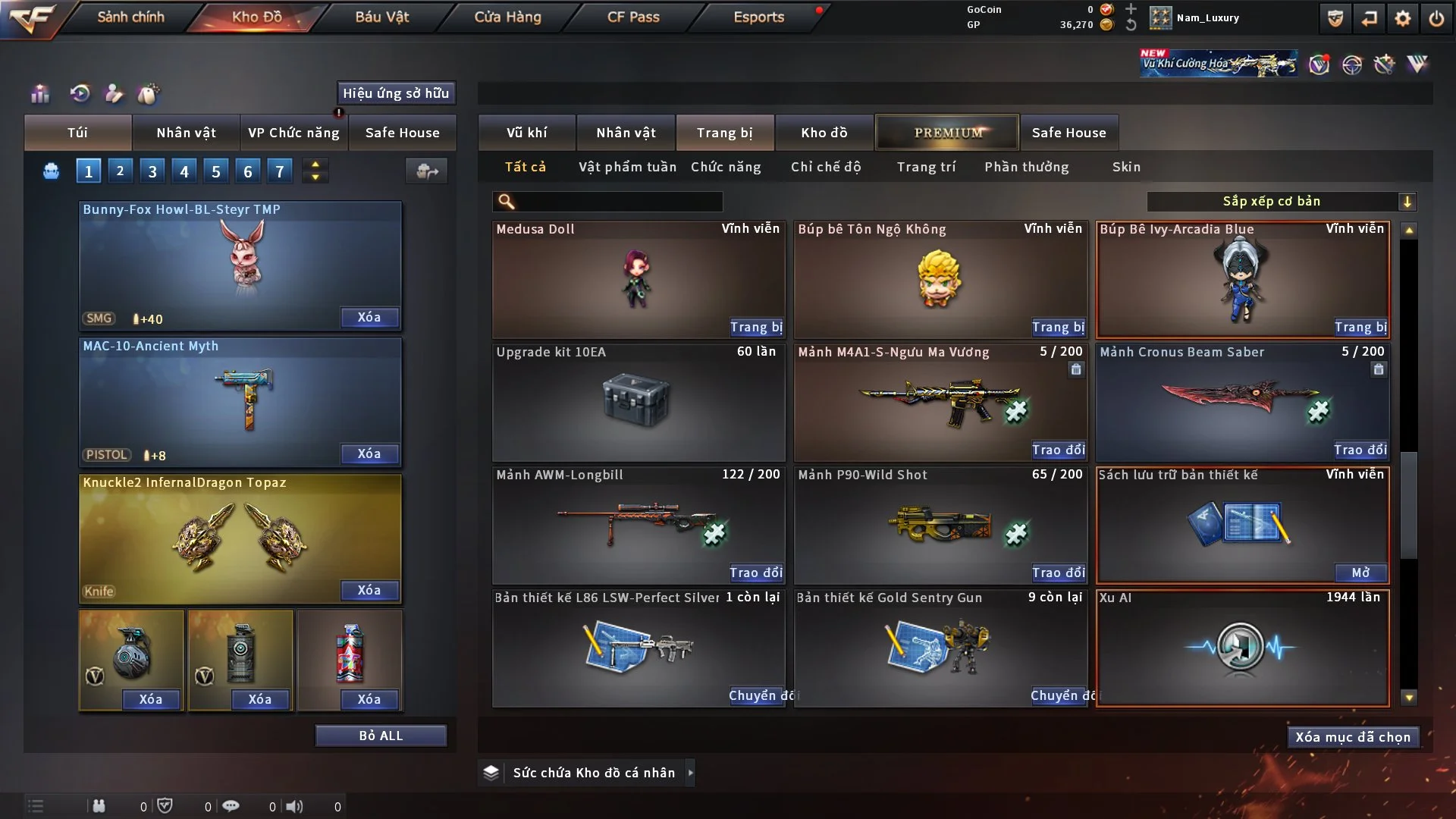Open the Sắp xếp cơ bản sort dropdown
This screenshot has width=1456, height=819.
tap(1281, 201)
